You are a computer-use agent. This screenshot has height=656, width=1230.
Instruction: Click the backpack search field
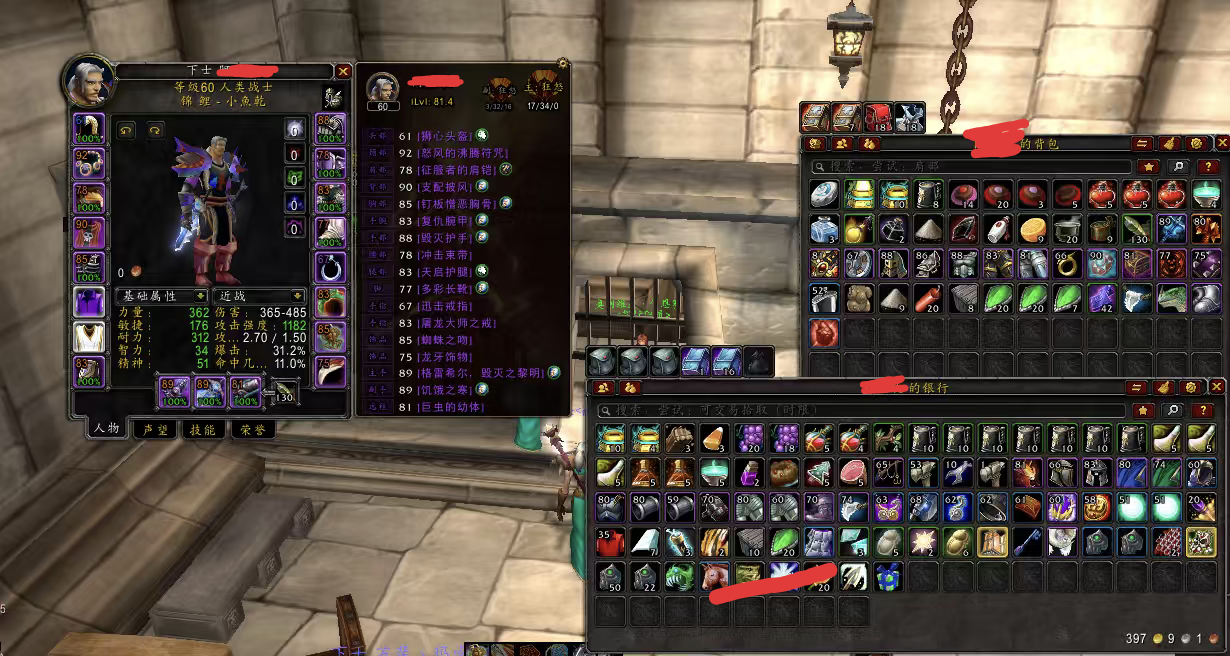[970, 166]
